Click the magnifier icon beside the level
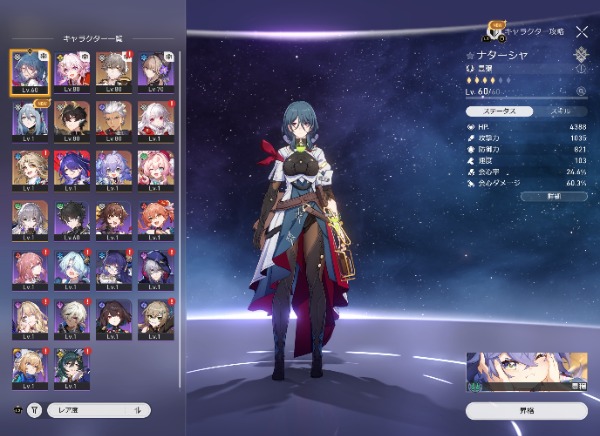Viewport: 600px width, 436px height. (x=580, y=92)
